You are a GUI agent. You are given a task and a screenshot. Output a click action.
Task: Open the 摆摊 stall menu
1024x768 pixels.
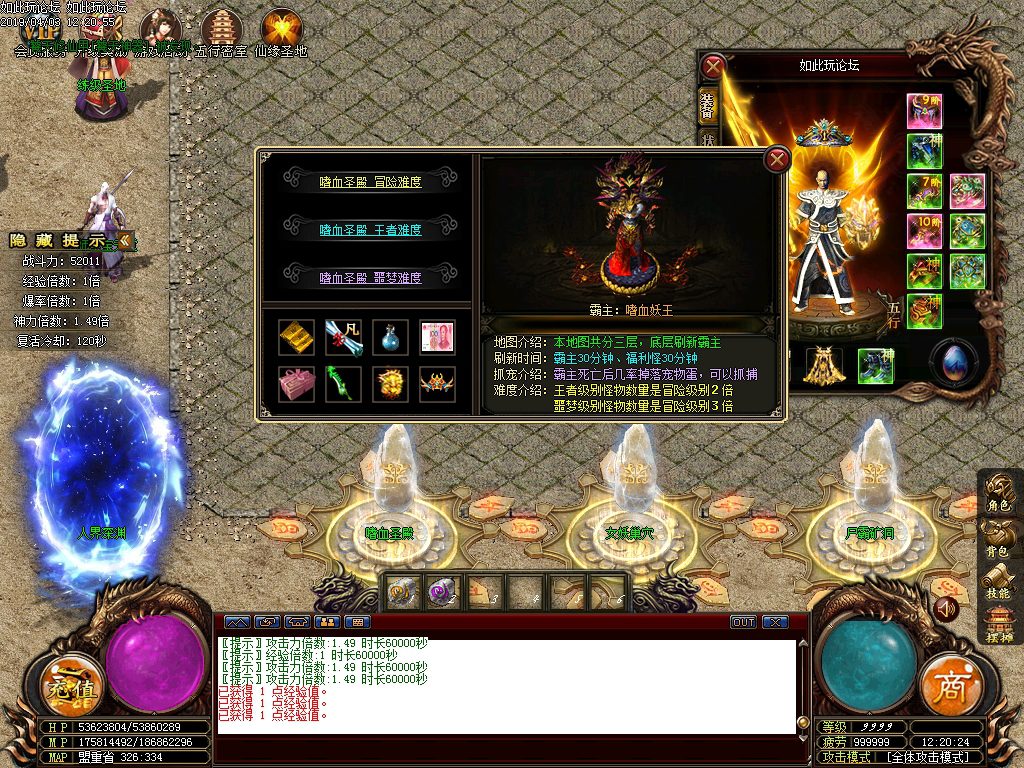[x=997, y=624]
